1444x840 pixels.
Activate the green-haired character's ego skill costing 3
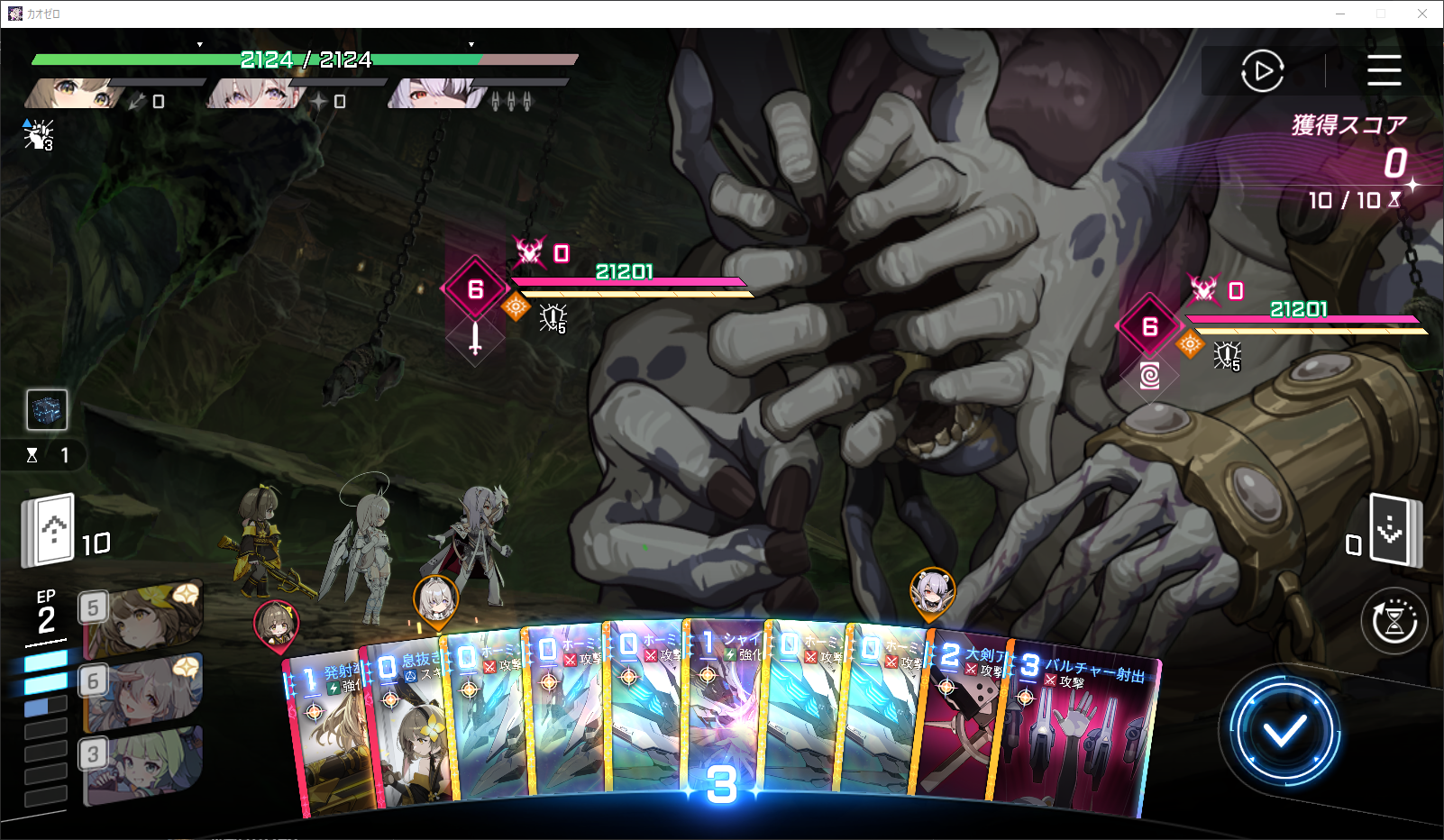tap(144, 764)
